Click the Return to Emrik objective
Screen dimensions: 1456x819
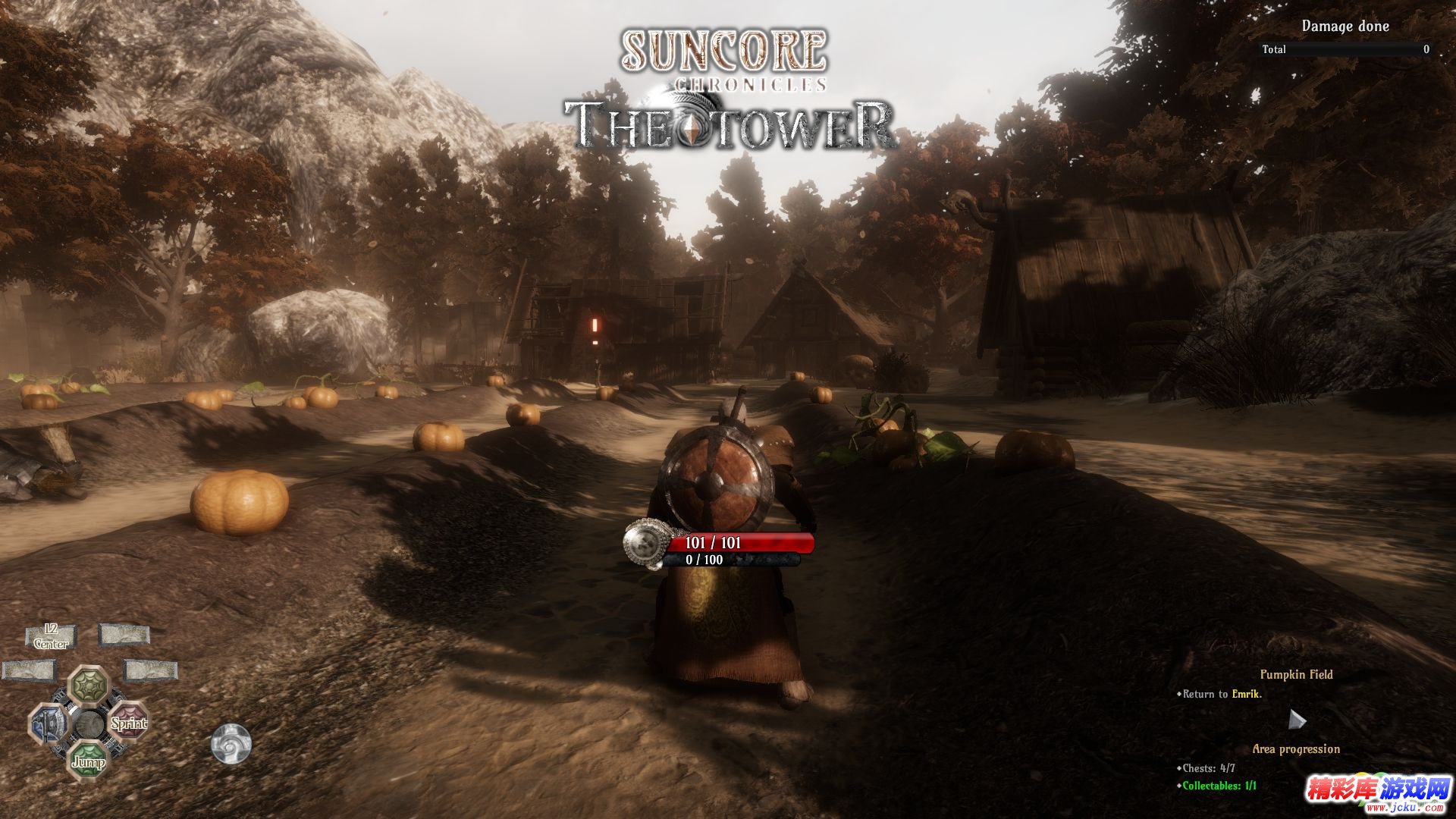coord(1222,694)
